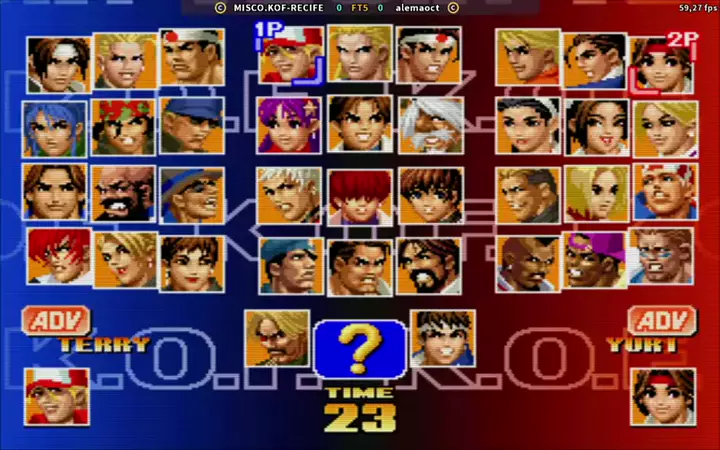Screen dimensions: 720x450
Task: Select Chang, the bald bearded fighter
Action: click(x=124, y=193)
